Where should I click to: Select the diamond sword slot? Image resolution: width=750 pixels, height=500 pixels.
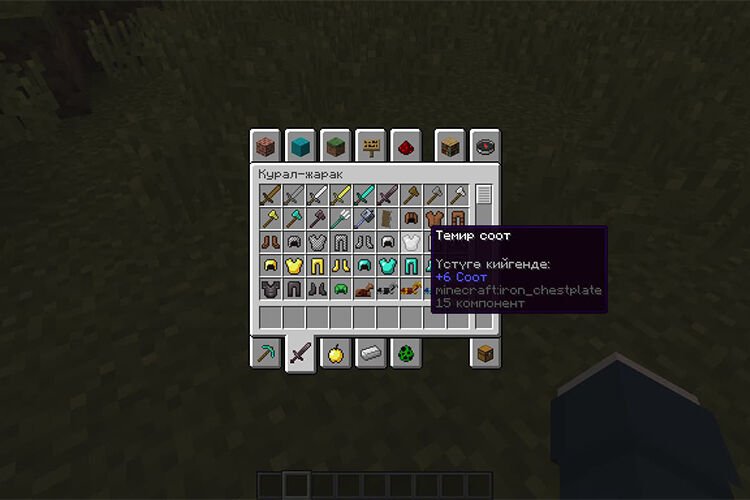(x=363, y=195)
